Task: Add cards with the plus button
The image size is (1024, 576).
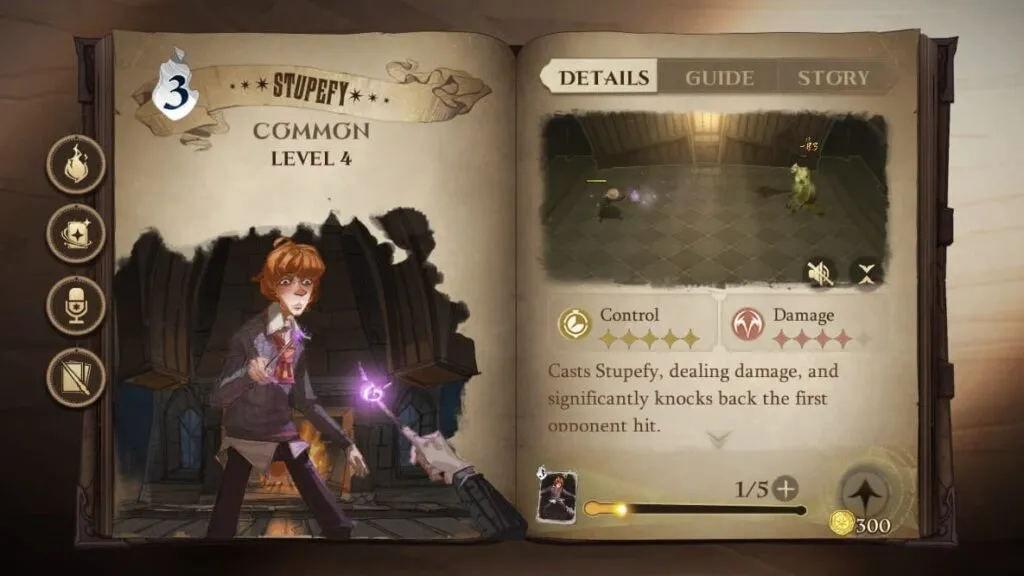Action: pos(787,489)
